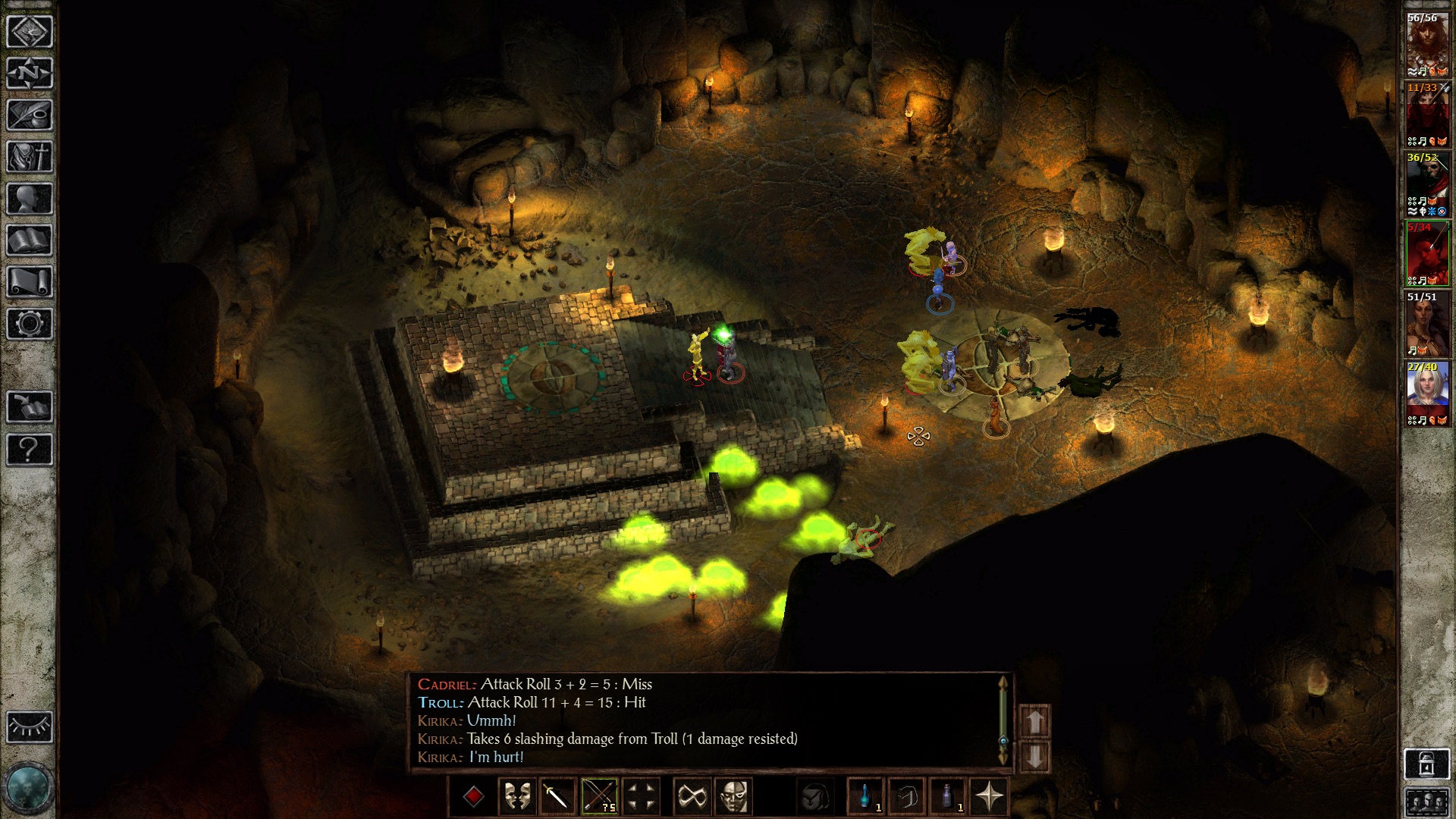
Task: Open the journal with the quill icon
Action: click(x=30, y=115)
